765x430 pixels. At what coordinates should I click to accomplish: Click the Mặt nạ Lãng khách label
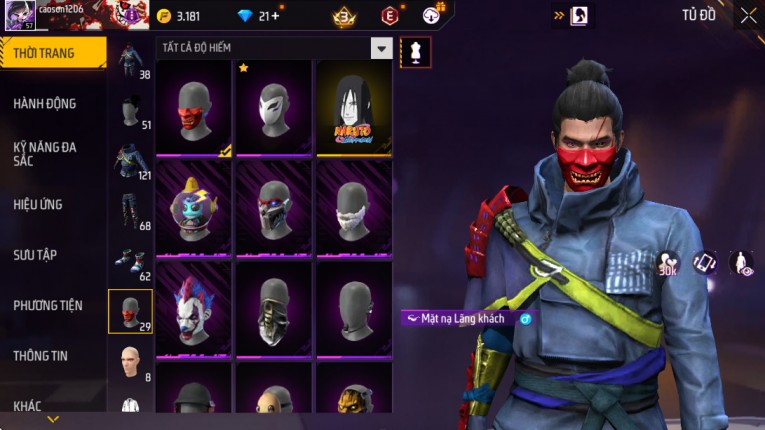point(461,318)
